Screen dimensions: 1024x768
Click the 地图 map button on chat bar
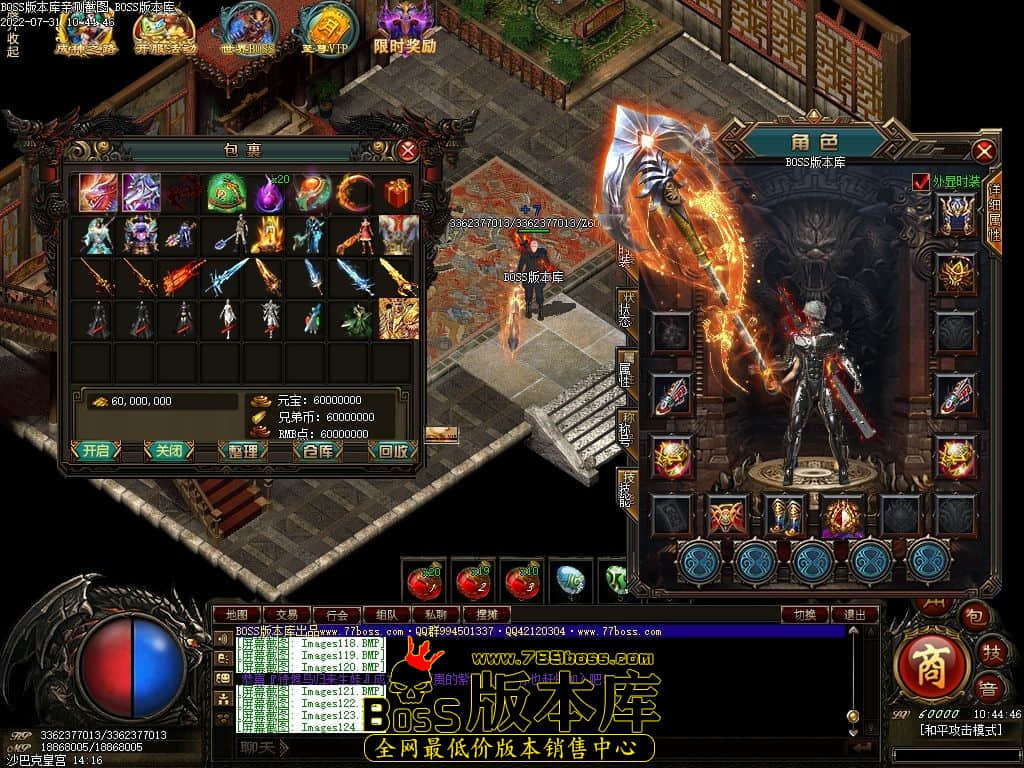coord(237,615)
